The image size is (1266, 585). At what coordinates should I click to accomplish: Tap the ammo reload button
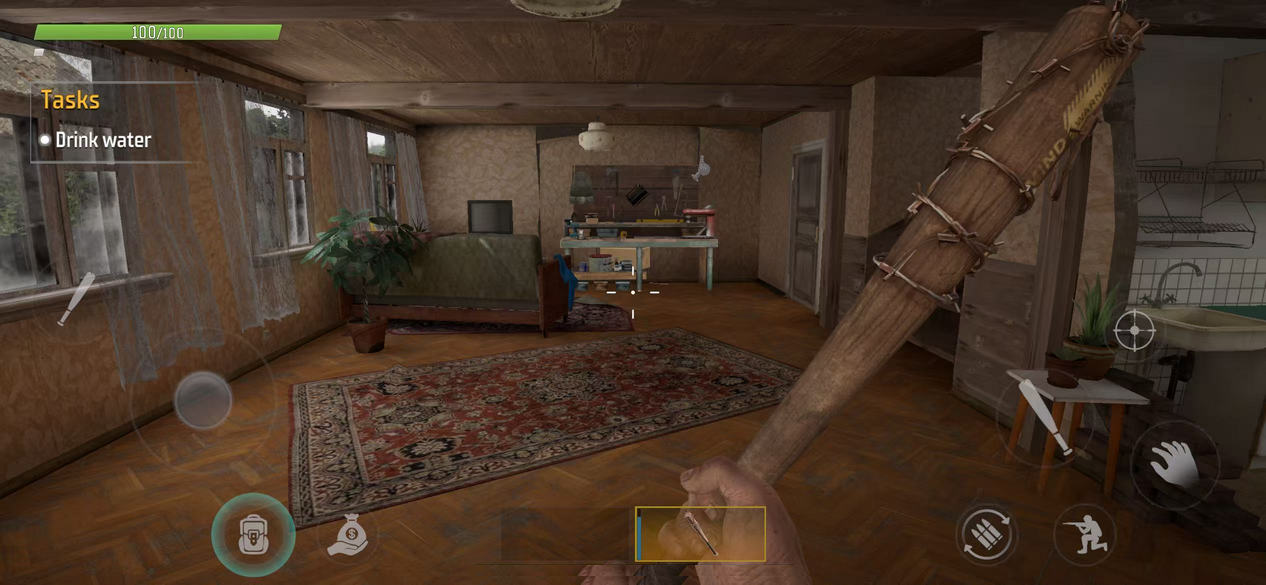(x=986, y=533)
